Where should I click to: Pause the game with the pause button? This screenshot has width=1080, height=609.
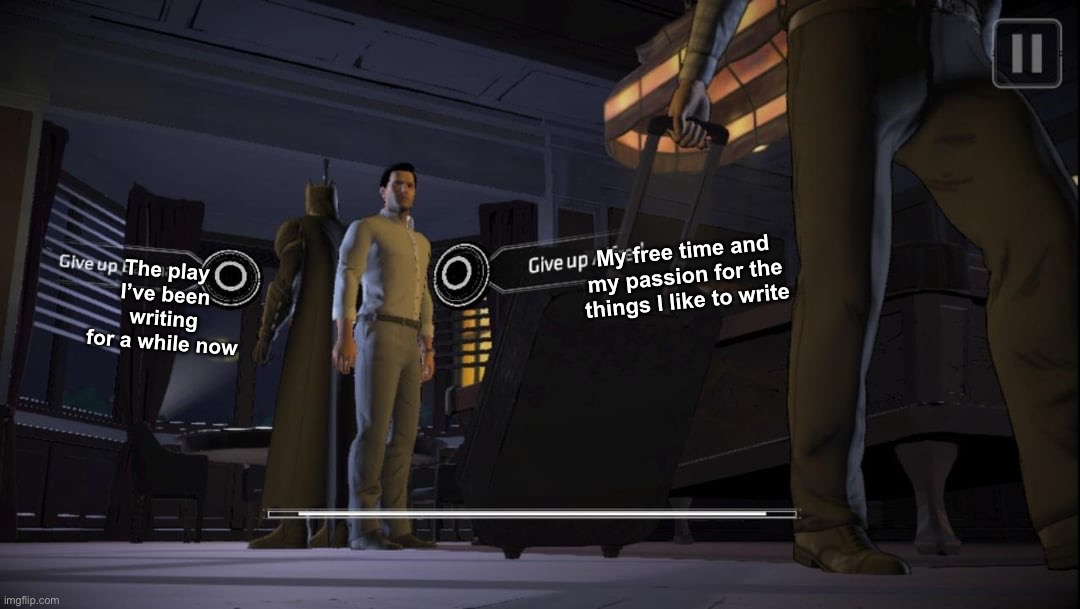(x=1026, y=53)
